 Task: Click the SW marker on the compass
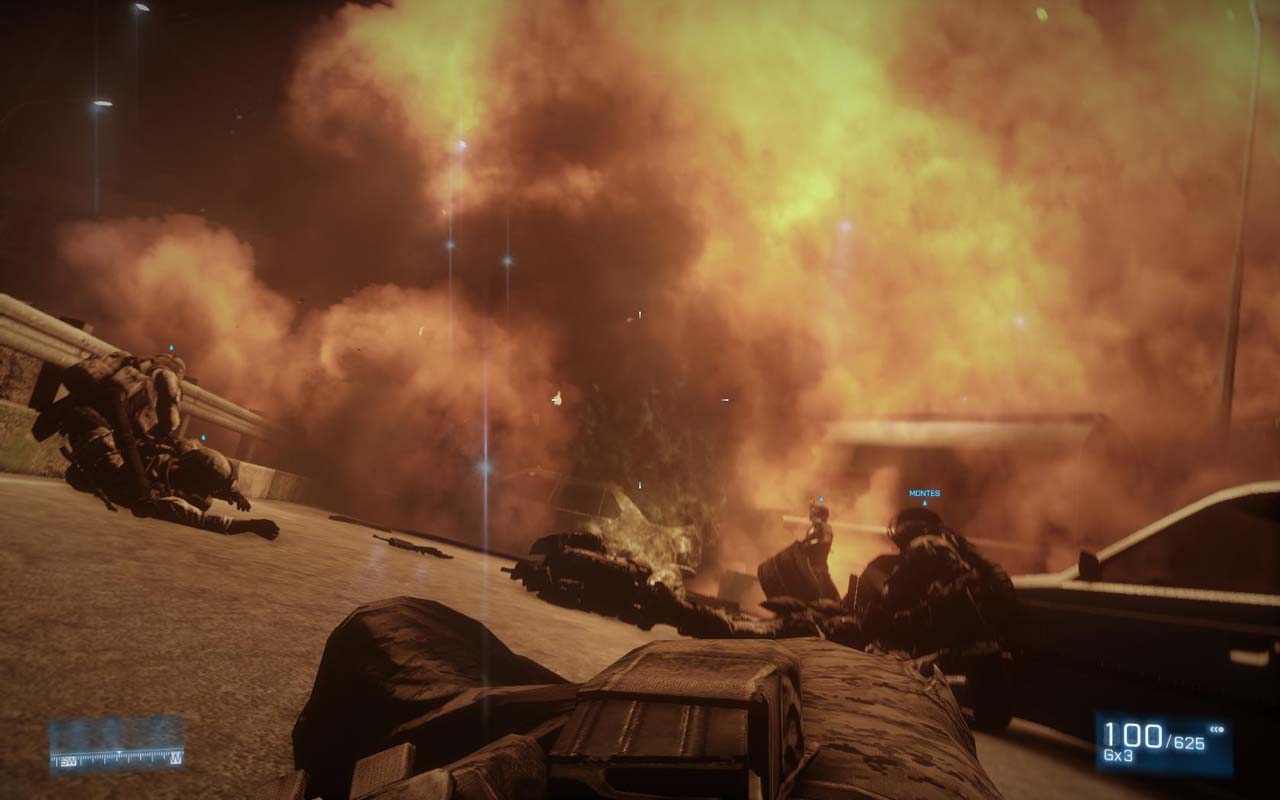(x=68, y=762)
